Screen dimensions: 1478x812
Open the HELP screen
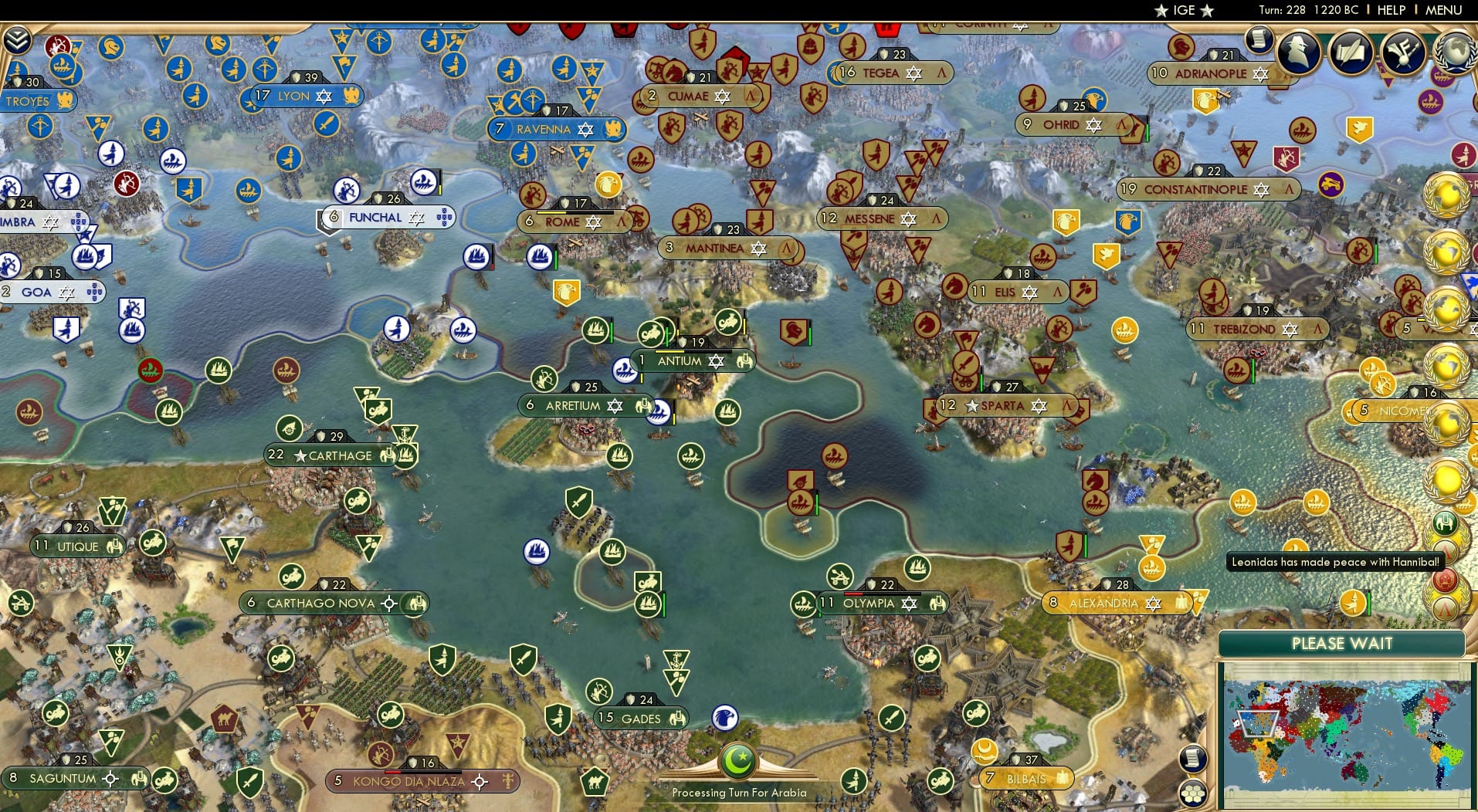pyautogui.click(x=1389, y=10)
